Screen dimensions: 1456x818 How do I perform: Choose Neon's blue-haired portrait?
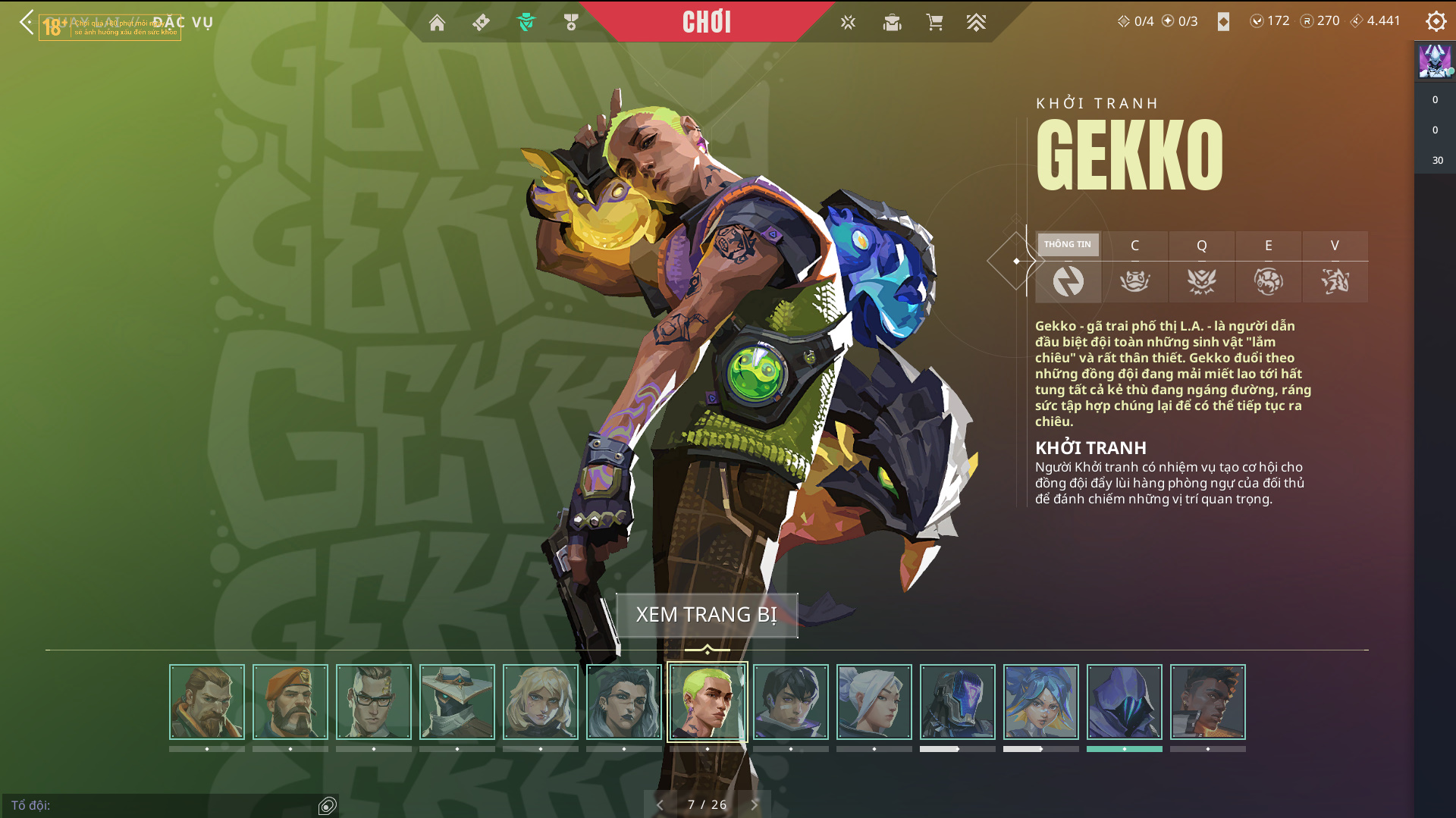1041,701
